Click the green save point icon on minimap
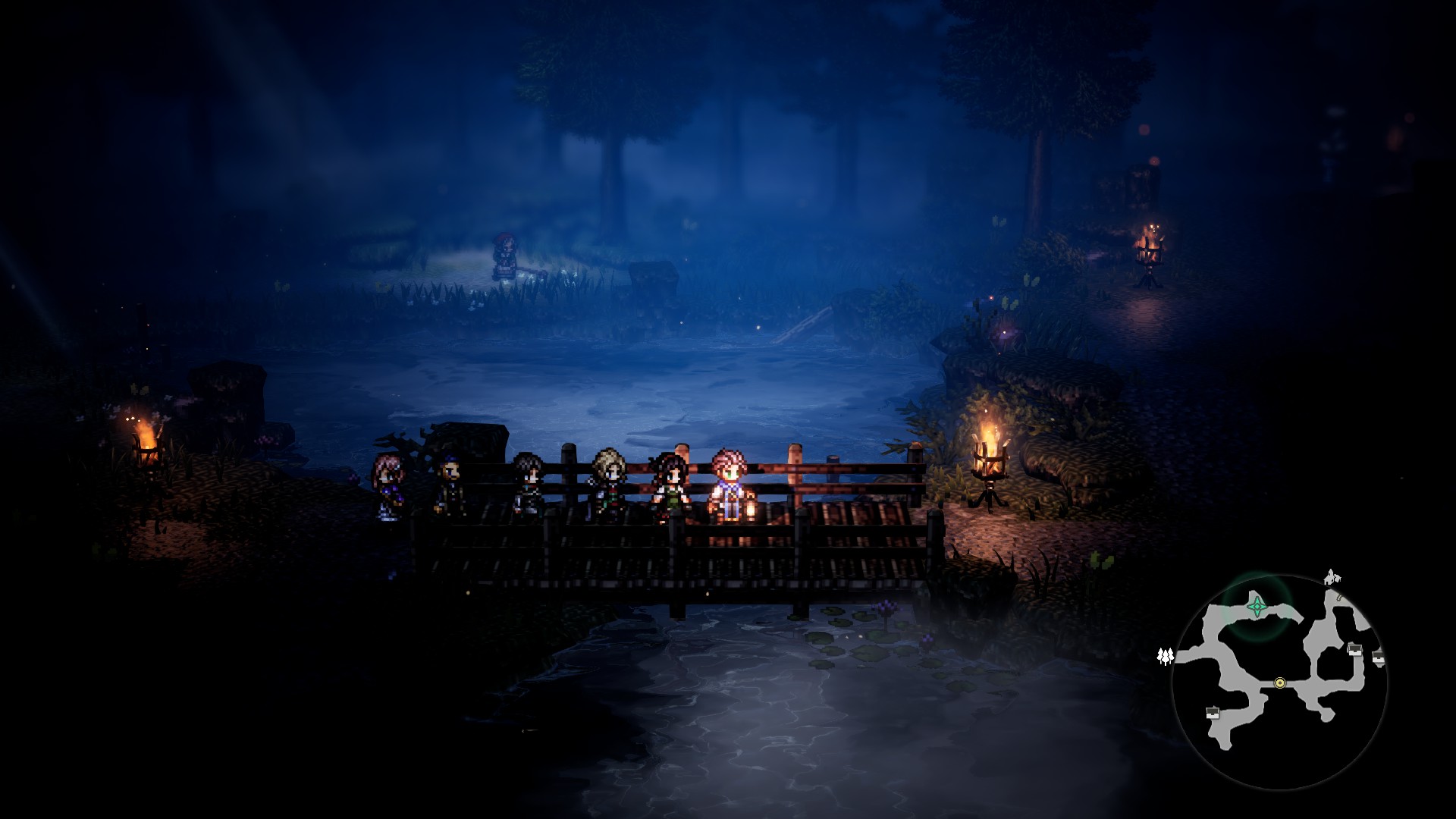 point(1257,607)
